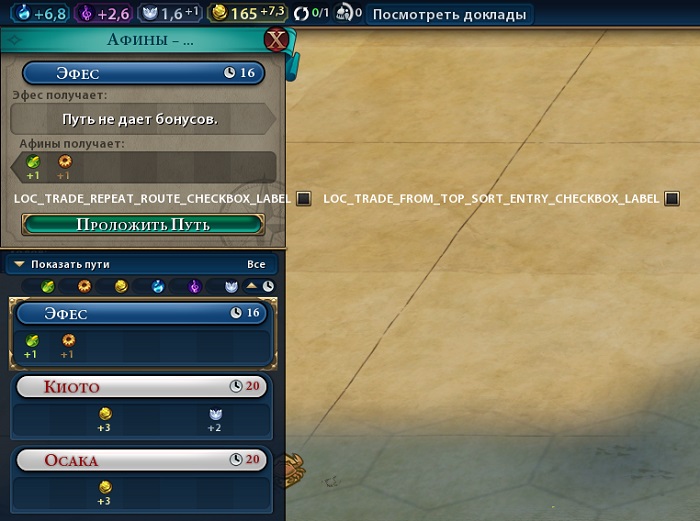Select the Киото trade route

point(142,386)
